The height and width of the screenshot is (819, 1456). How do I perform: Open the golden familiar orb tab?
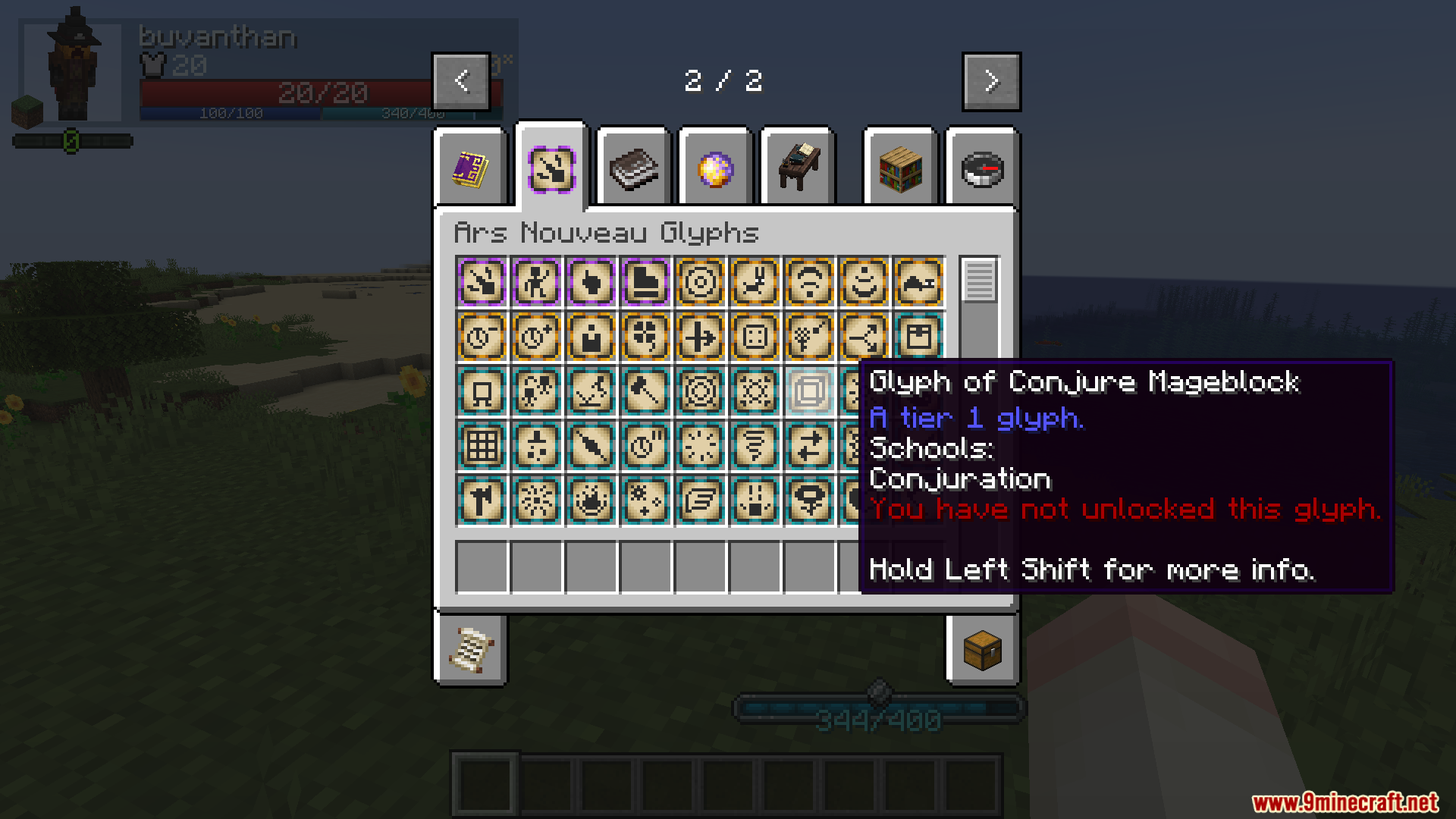pos(715,168)
